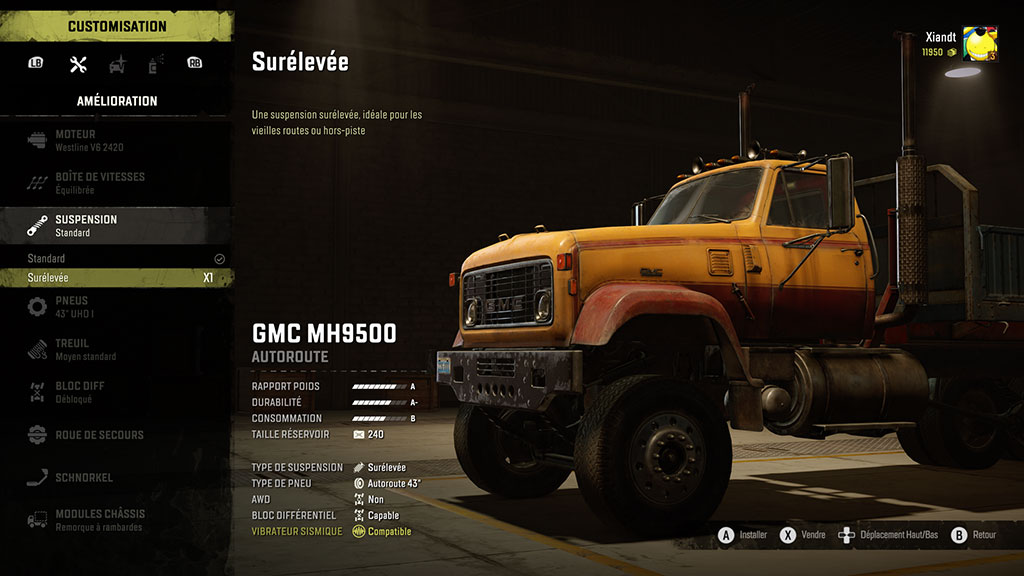
Task: Switch to the spray paint tab
Action: pyautogui.click(x=155, y=65)
